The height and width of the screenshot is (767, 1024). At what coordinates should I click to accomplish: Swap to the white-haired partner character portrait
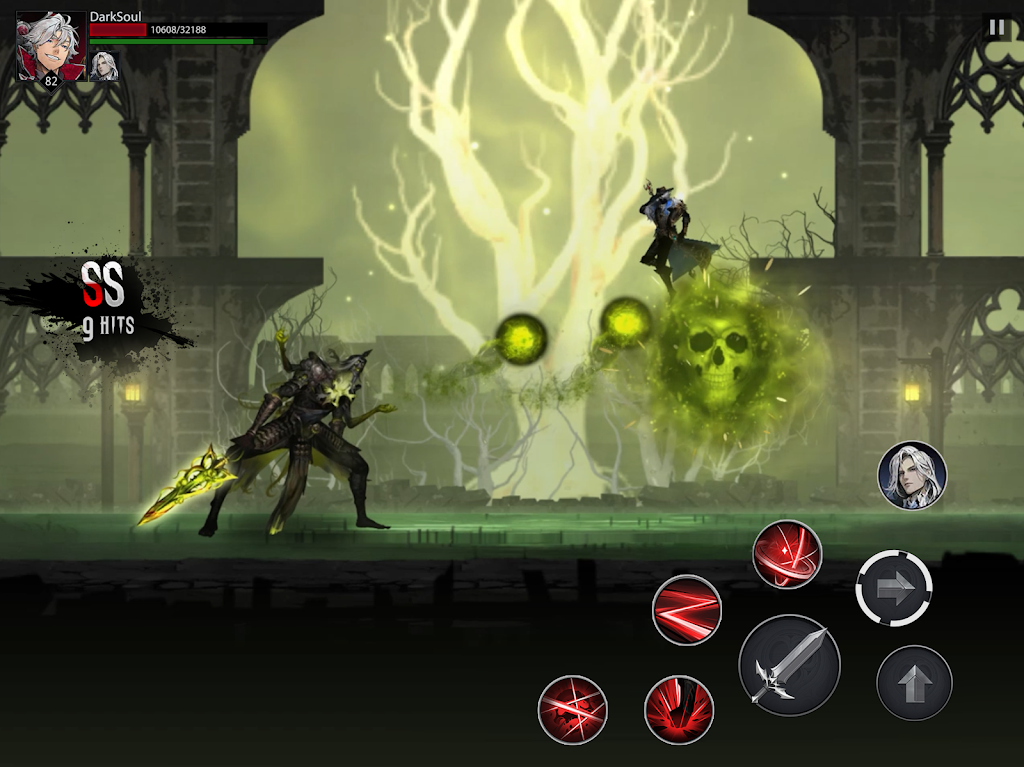tap(912, 476)
